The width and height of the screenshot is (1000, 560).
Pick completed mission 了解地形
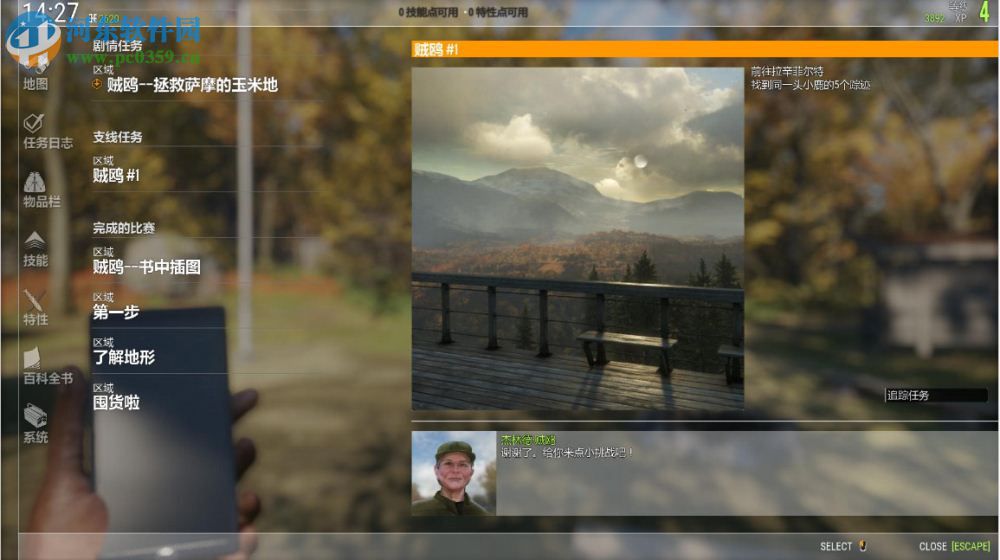pyautogui.click(x=124, y=357)
